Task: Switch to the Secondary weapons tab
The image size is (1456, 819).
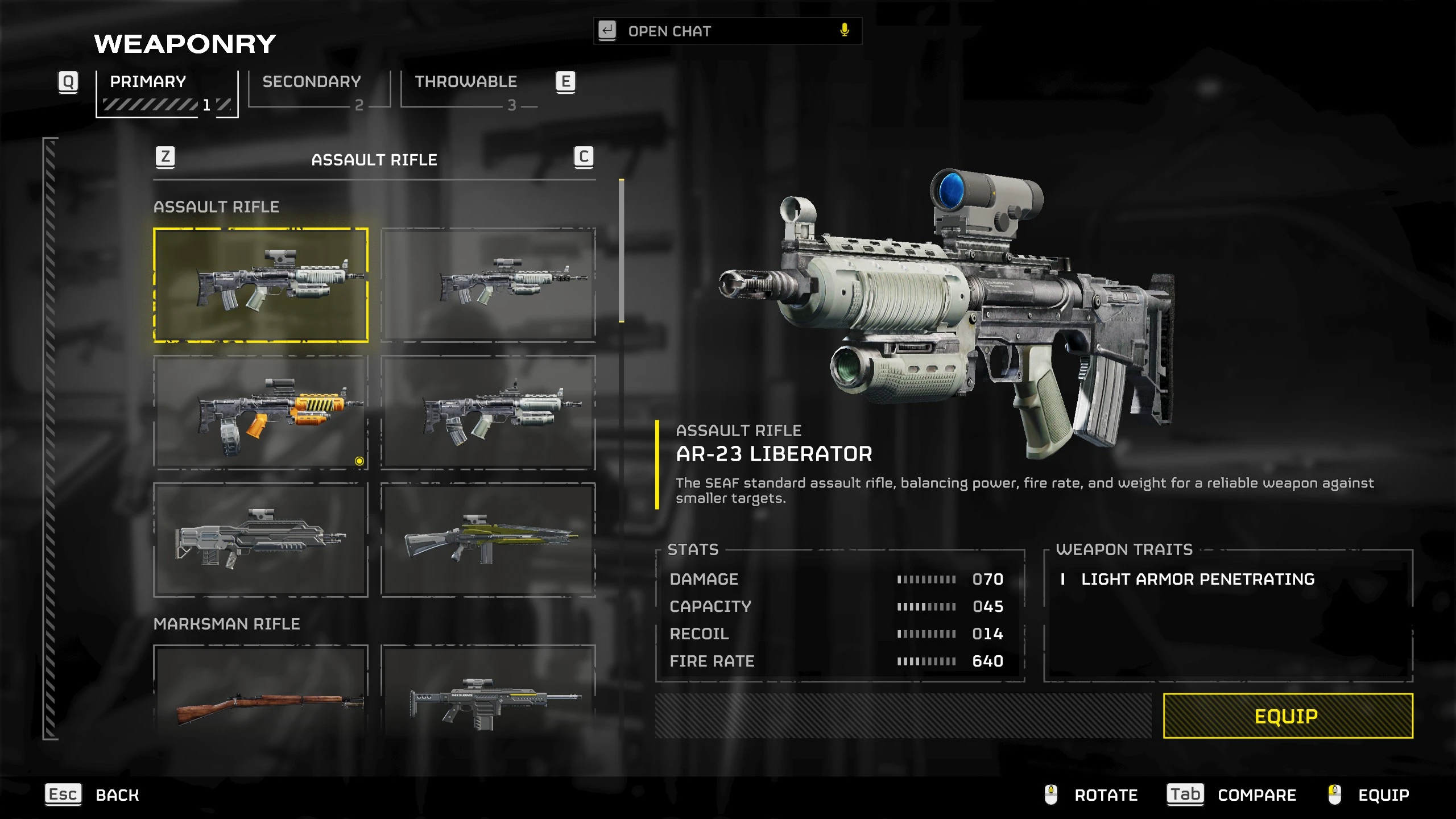Action: [x=312, y=82]
